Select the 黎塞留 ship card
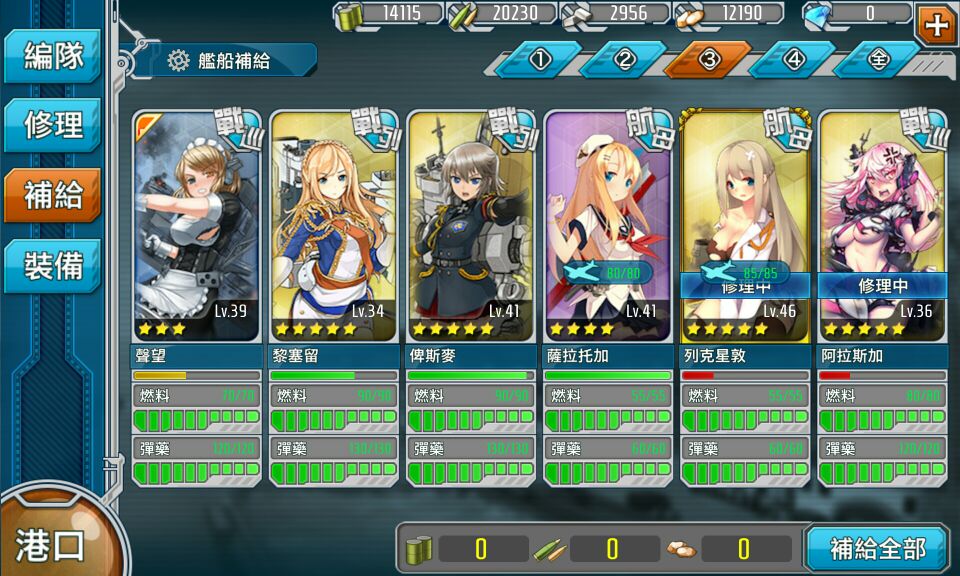This screenshot has height=576, width=960. (x=334, y=230)
